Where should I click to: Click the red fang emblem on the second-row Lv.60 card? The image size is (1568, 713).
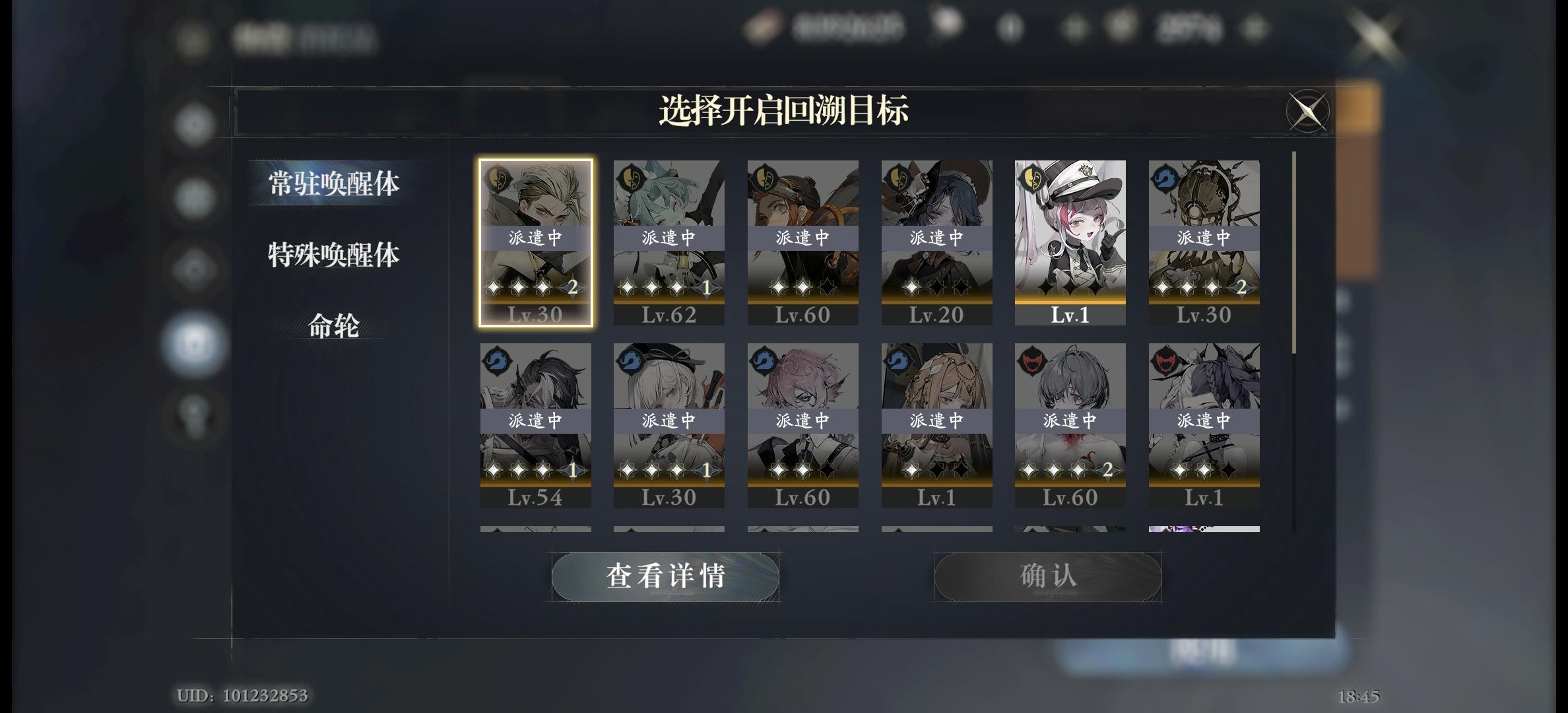coord(1032,360)
